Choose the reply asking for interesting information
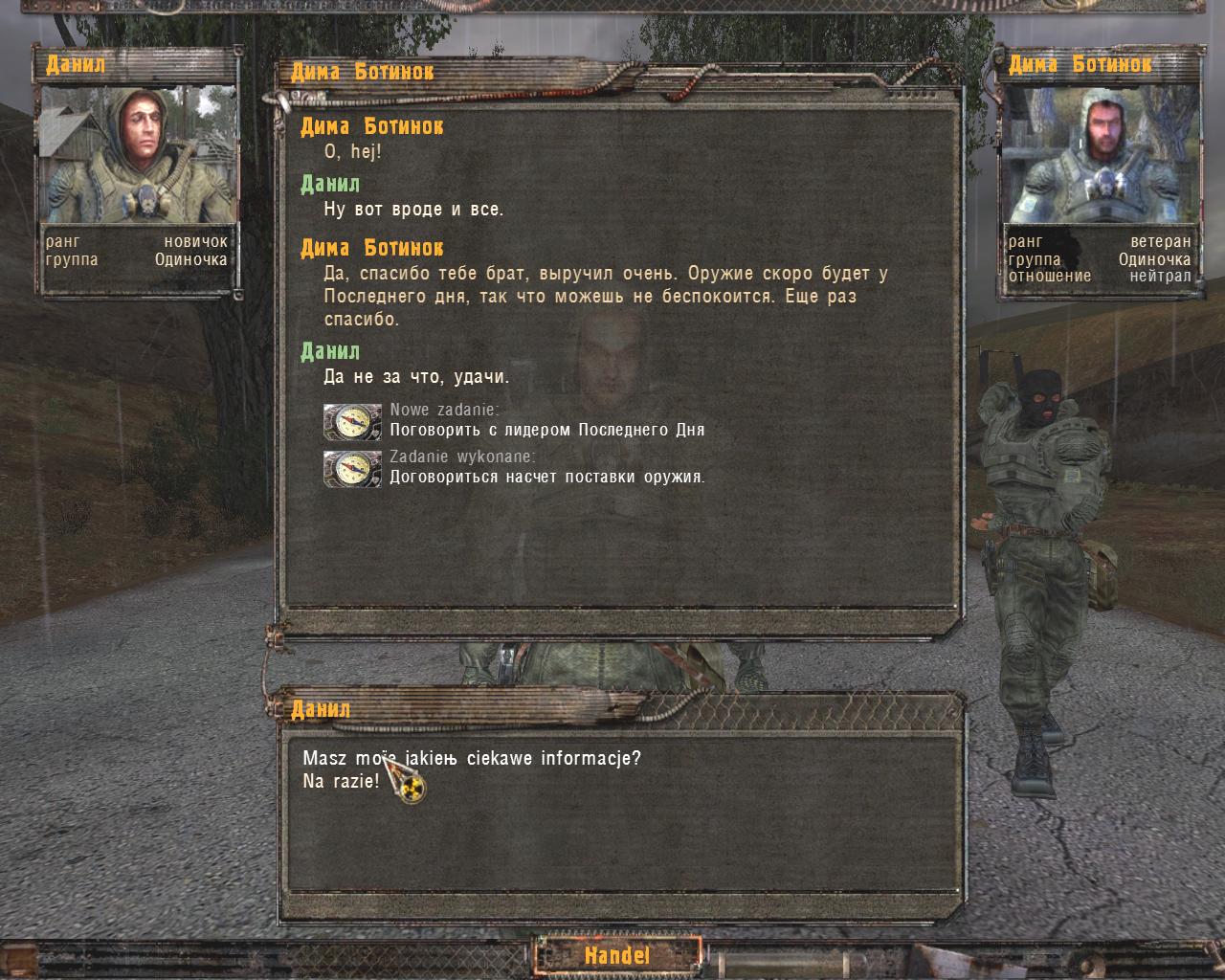Screen dimensions: 1225x980 pyautogui.click(x=472, y=759)
